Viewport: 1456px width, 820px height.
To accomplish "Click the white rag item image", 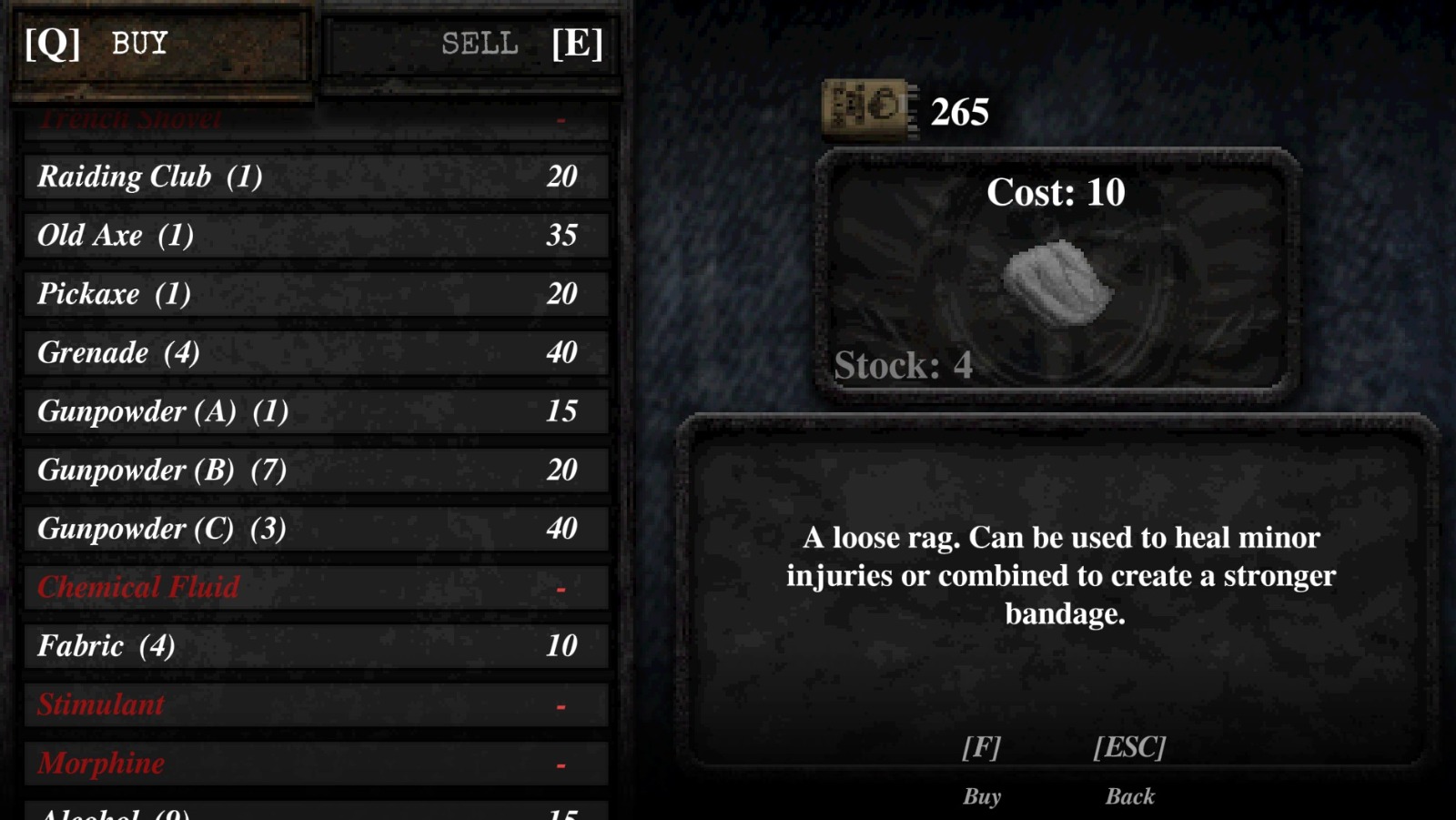I will point(1058,283).
